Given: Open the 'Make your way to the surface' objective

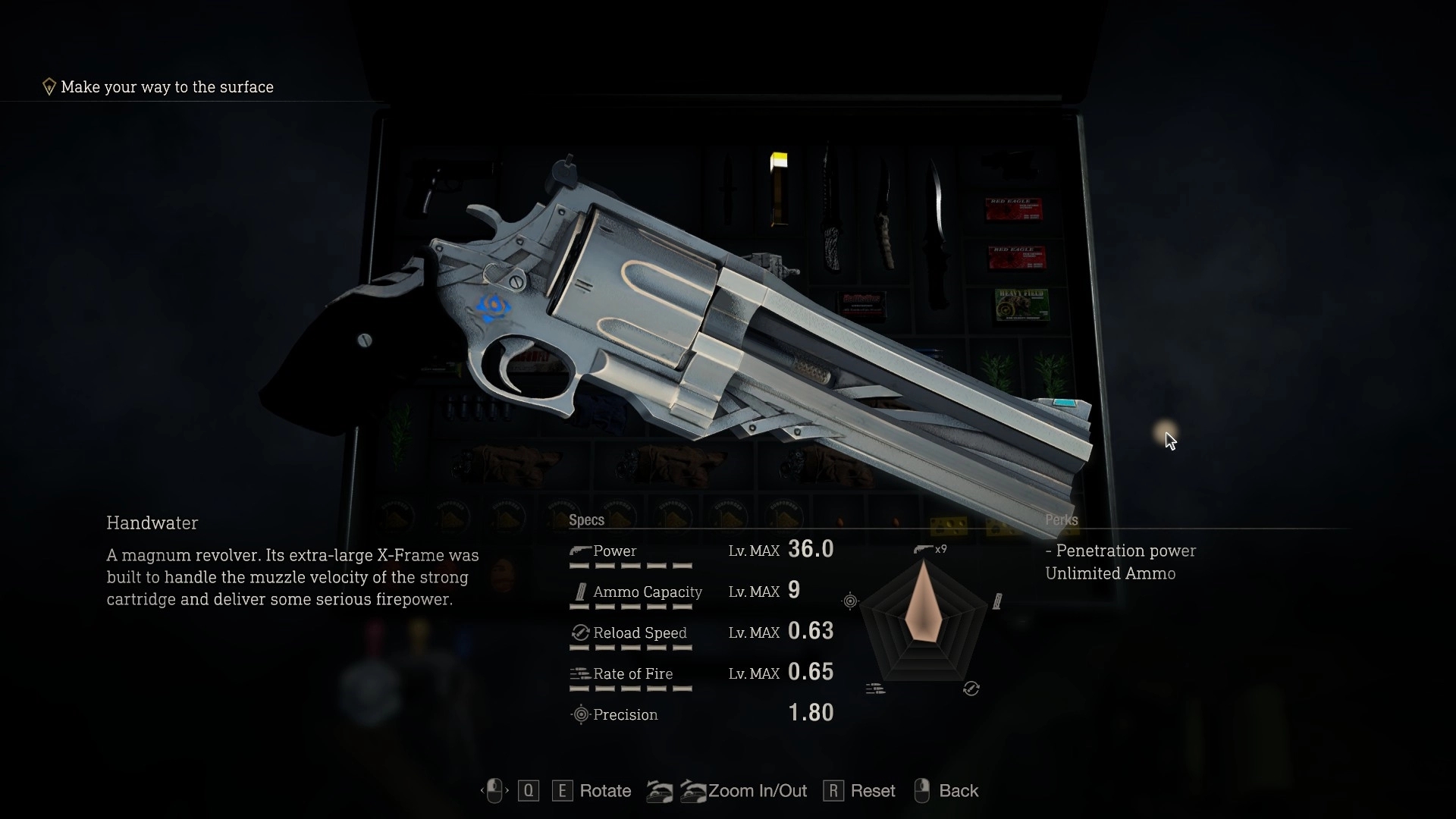Looking at the screenshot, I should tap(167, 87).
